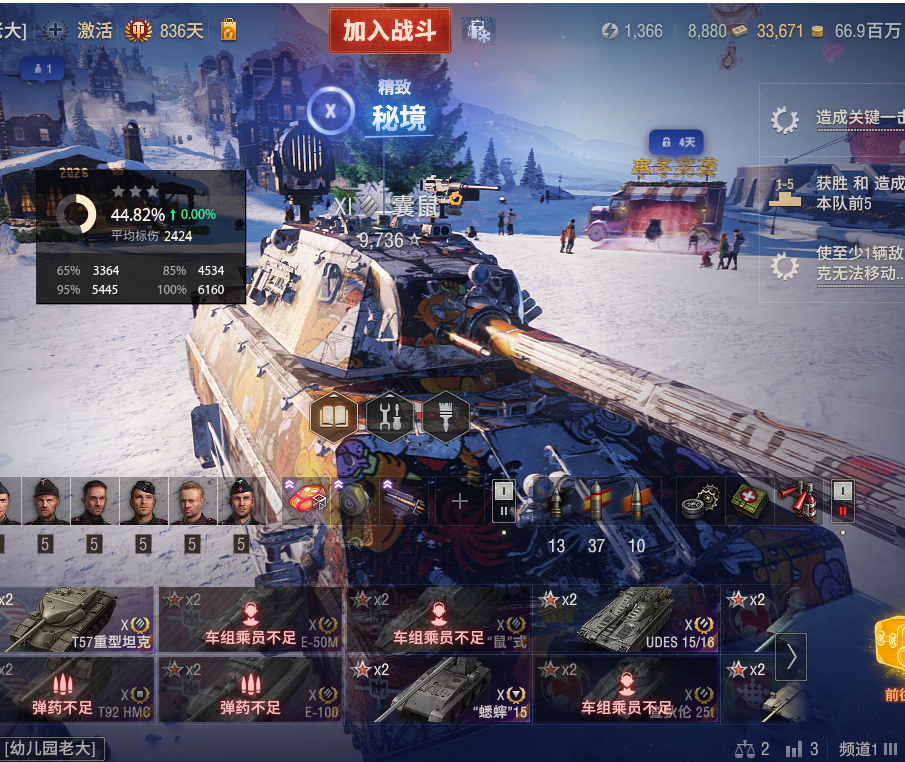Open the 秘境 battle mode selector
This screenshot has height=762, width=905.
tap(398, 117)
